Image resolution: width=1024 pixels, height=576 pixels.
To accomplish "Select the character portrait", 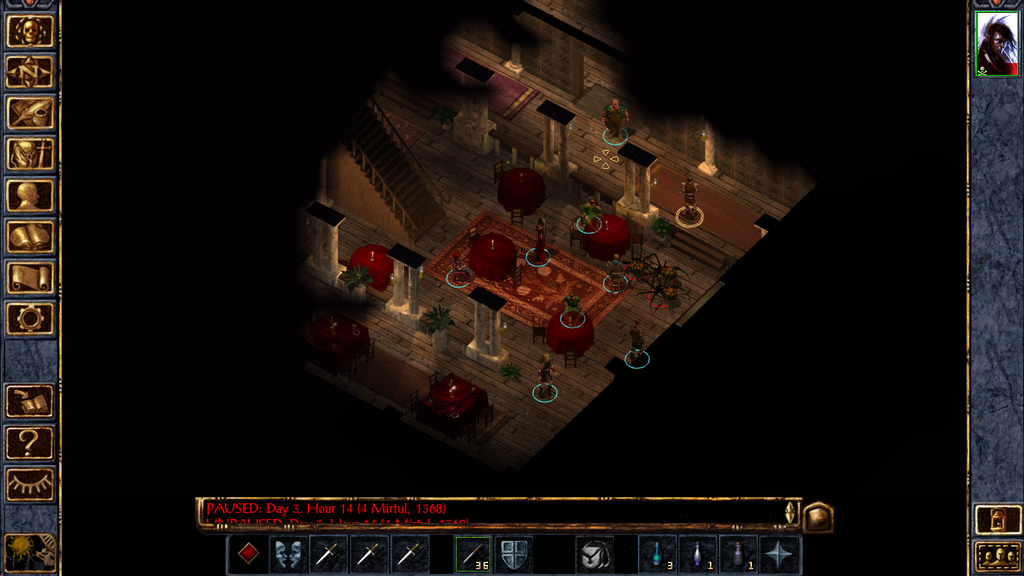I will (996, 45).
